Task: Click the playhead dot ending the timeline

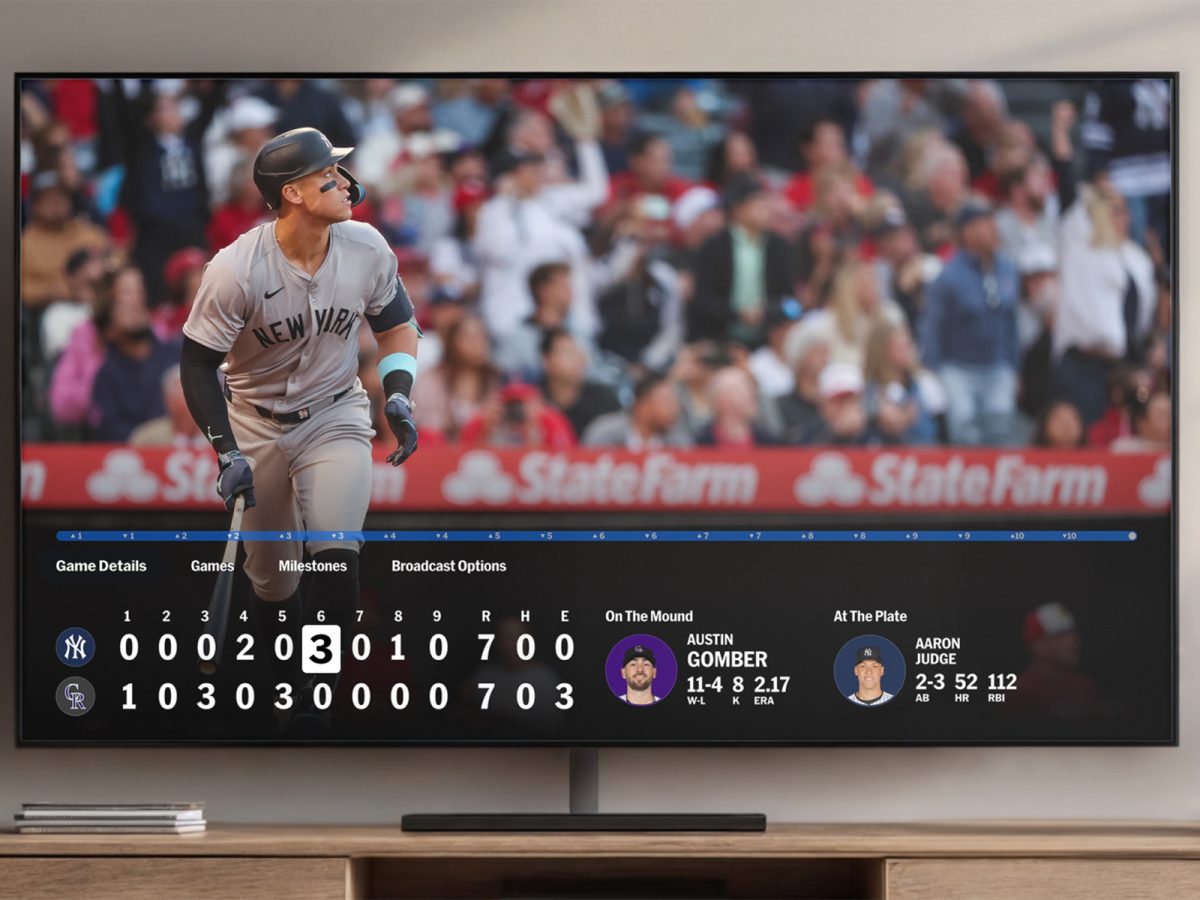Action: coord(1132,536)
